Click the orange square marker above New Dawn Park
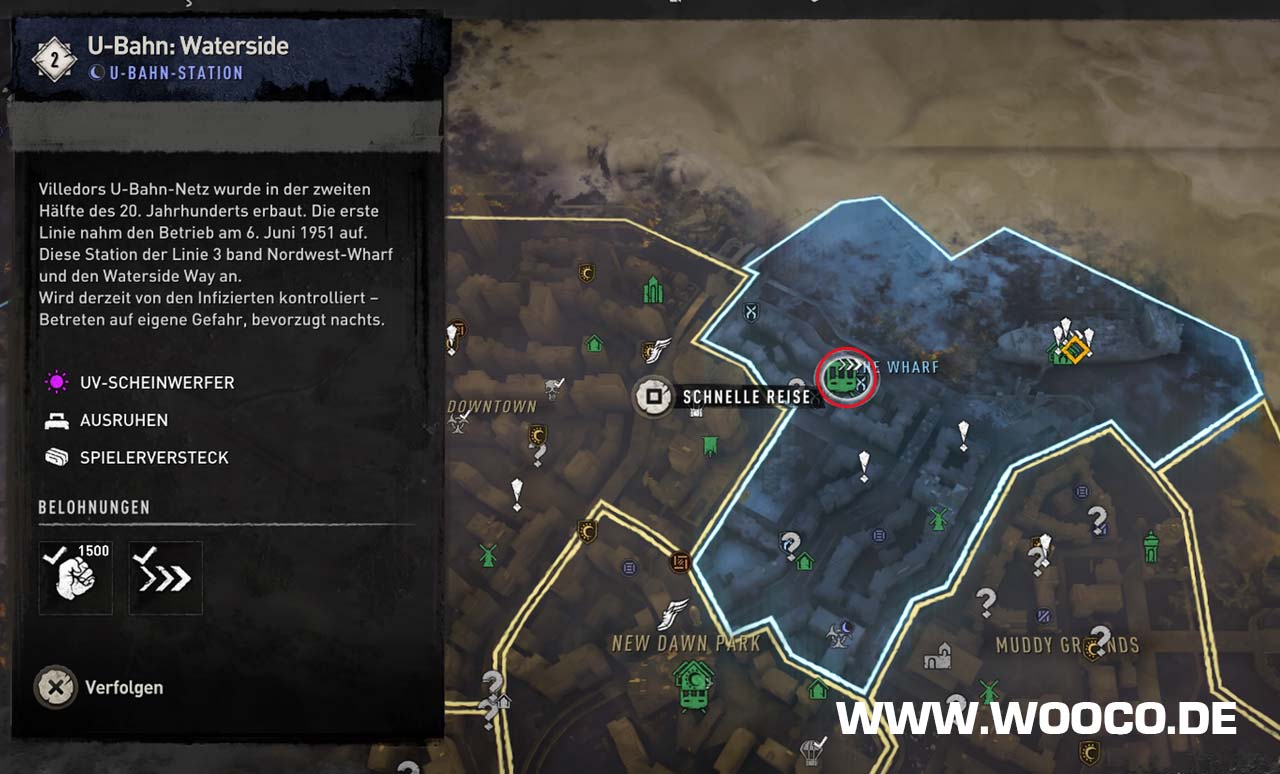1280x774 pixels. (681, 563)
